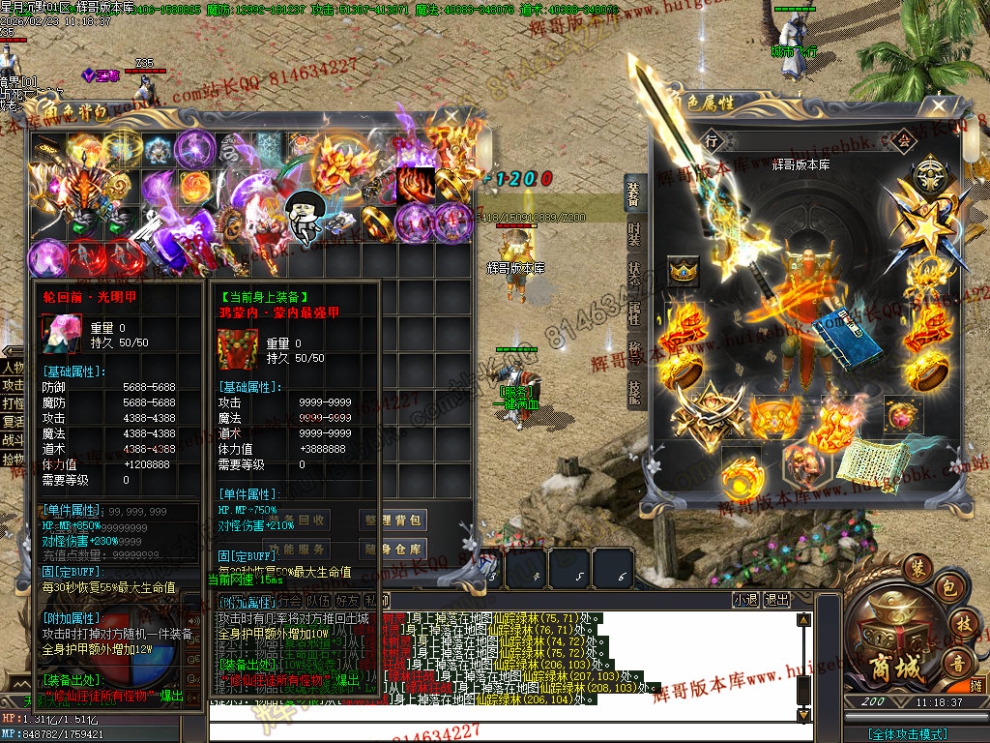The height and width of the screenshot is (743, 990).
Task: Select the blue book equipment slot
Action: click(x=845, y=339)
